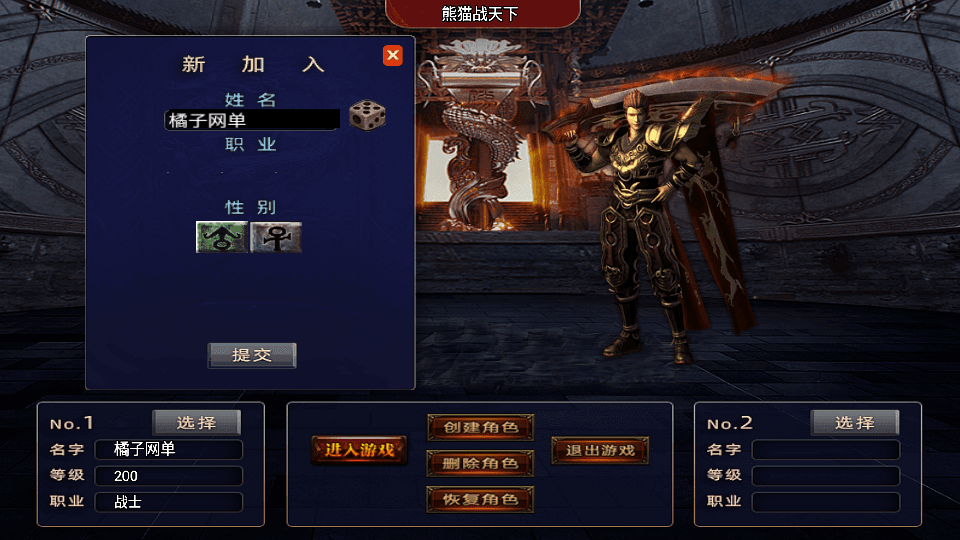Select character slot No.2 with 选择
Viewport: 960px width, 540px height.
(x=854, y=423)
